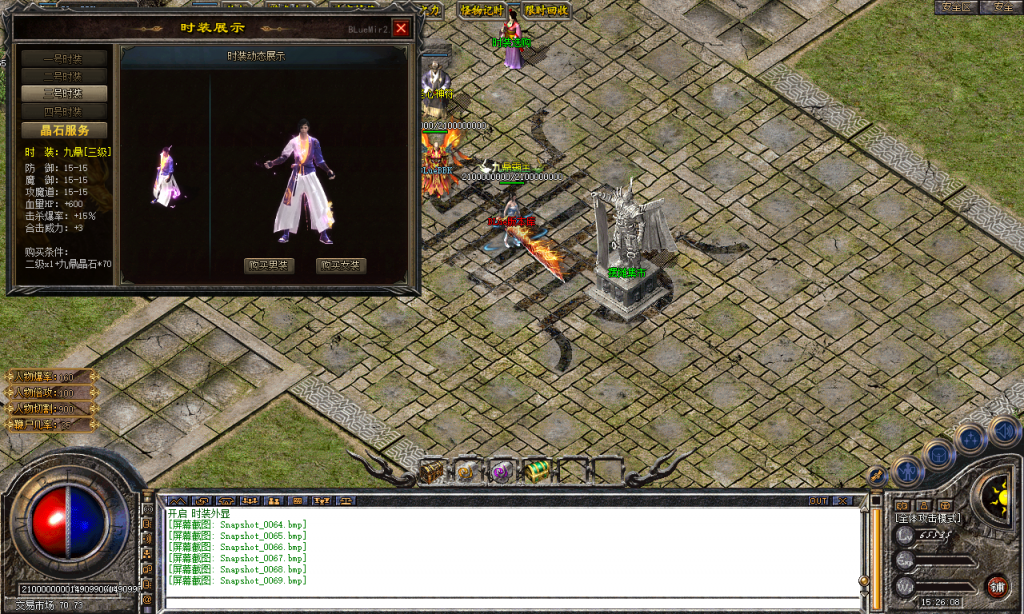
Task: Close the 时装展示 fashion window
Action: click(x=401, y=28)
